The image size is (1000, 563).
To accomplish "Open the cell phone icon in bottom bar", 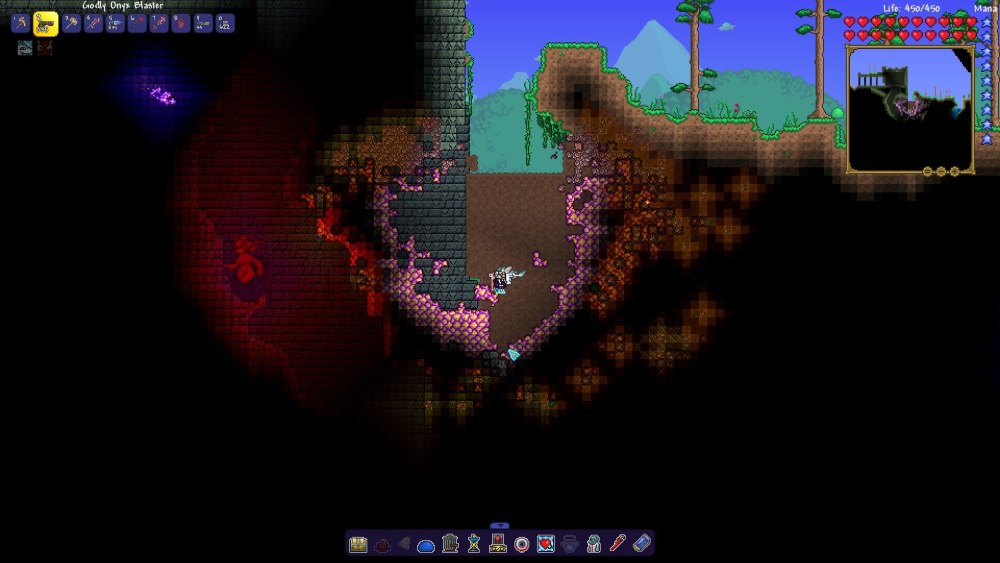I will tap(642, 544).
